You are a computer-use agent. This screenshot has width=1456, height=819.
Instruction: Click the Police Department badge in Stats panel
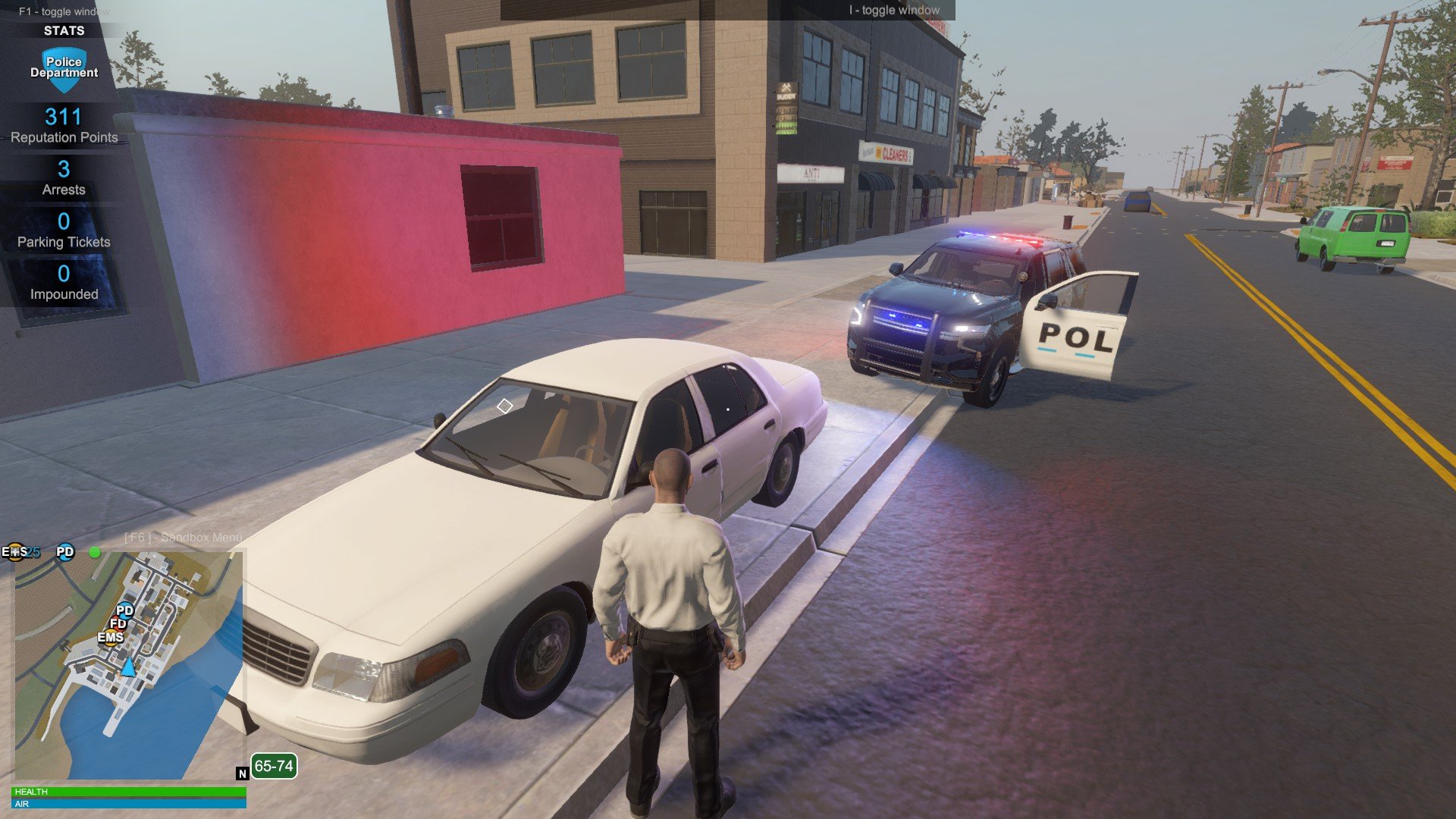(x=64, y=68)
